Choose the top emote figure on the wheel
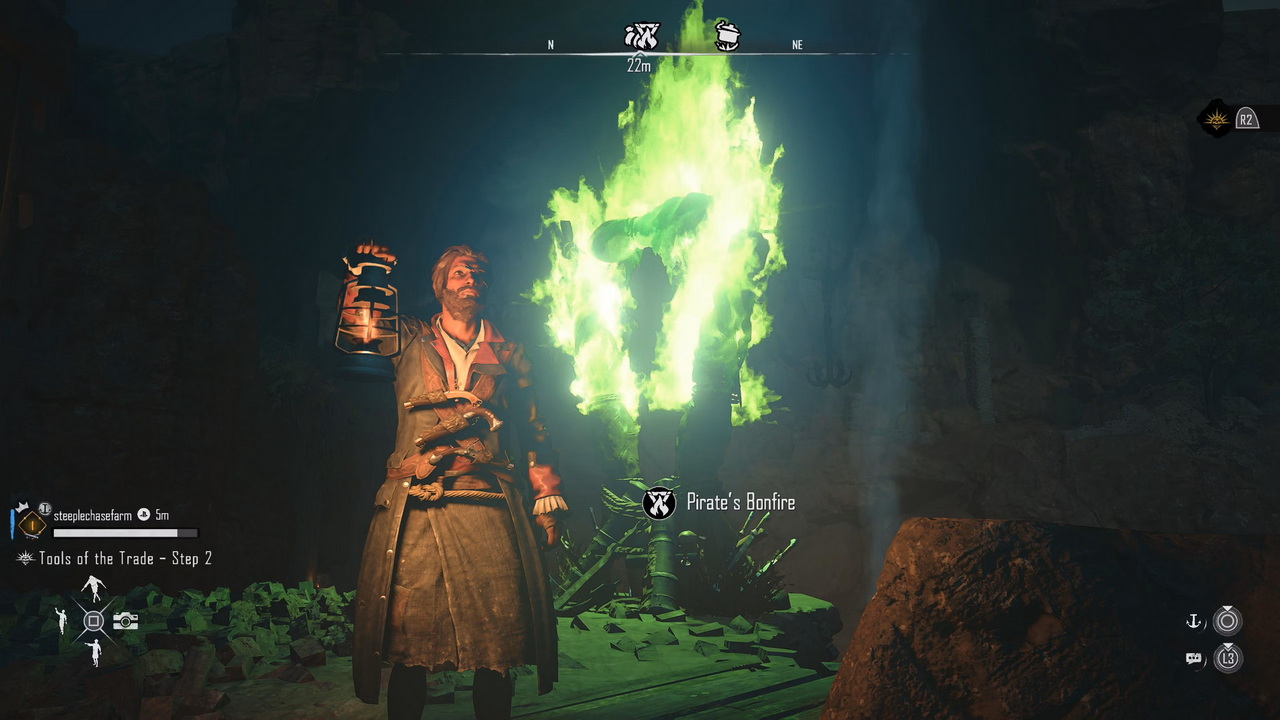The height and width of the screenshot is (720, 1280). [x=93, y=588]
